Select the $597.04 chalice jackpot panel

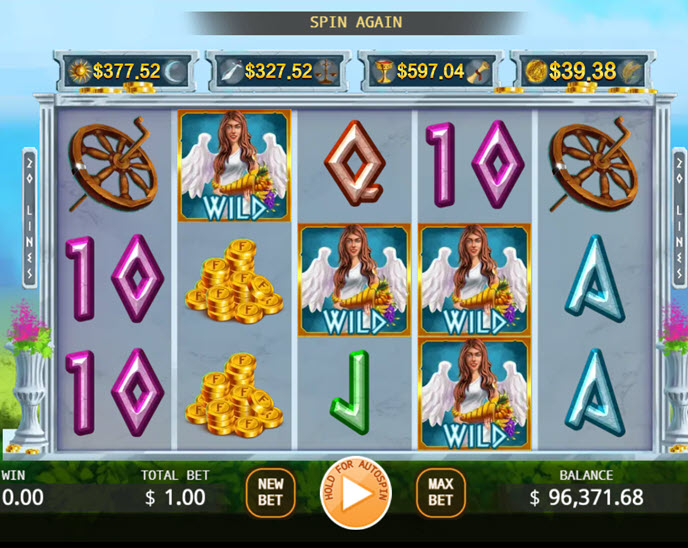[x=430, y=71]
